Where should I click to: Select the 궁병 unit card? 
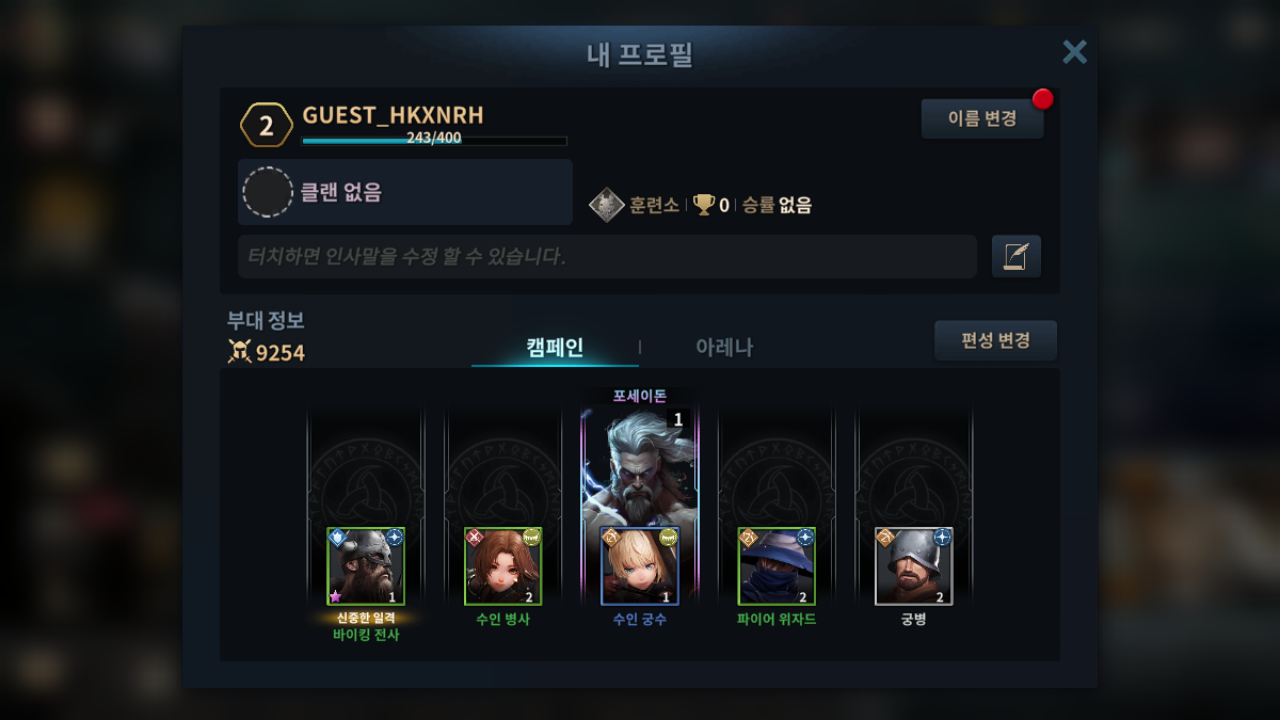(x=914, y=566)
